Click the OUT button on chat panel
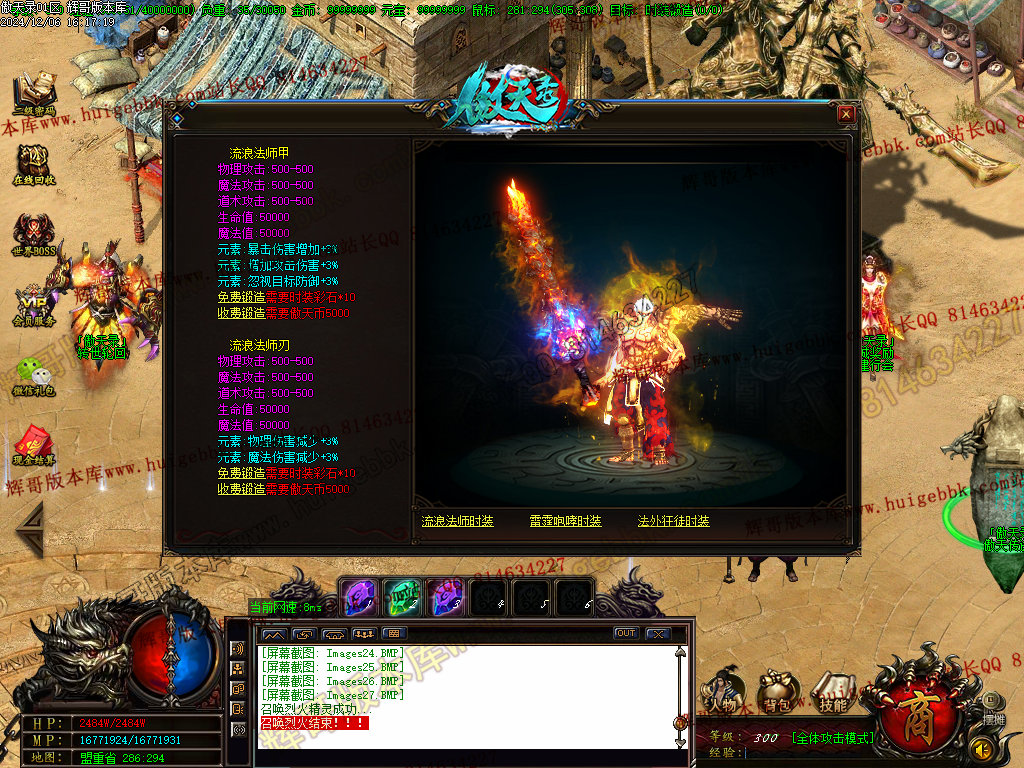Screen dimensions: 1024x768 (x=626, y=633)
